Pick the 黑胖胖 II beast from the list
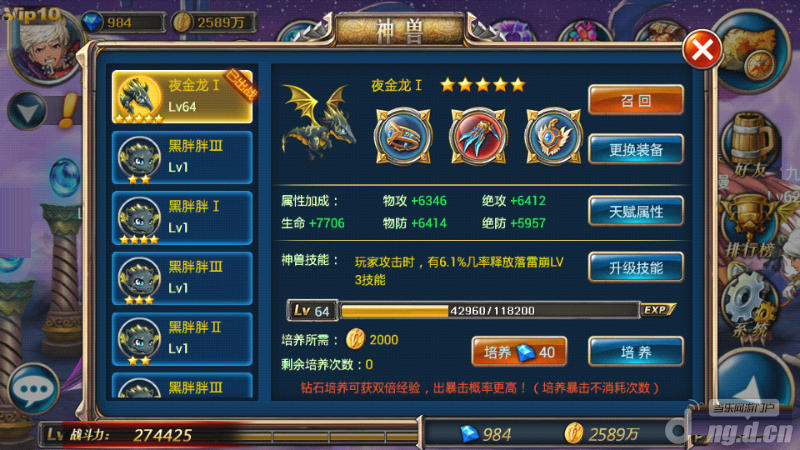 click(x=182, y=340)
